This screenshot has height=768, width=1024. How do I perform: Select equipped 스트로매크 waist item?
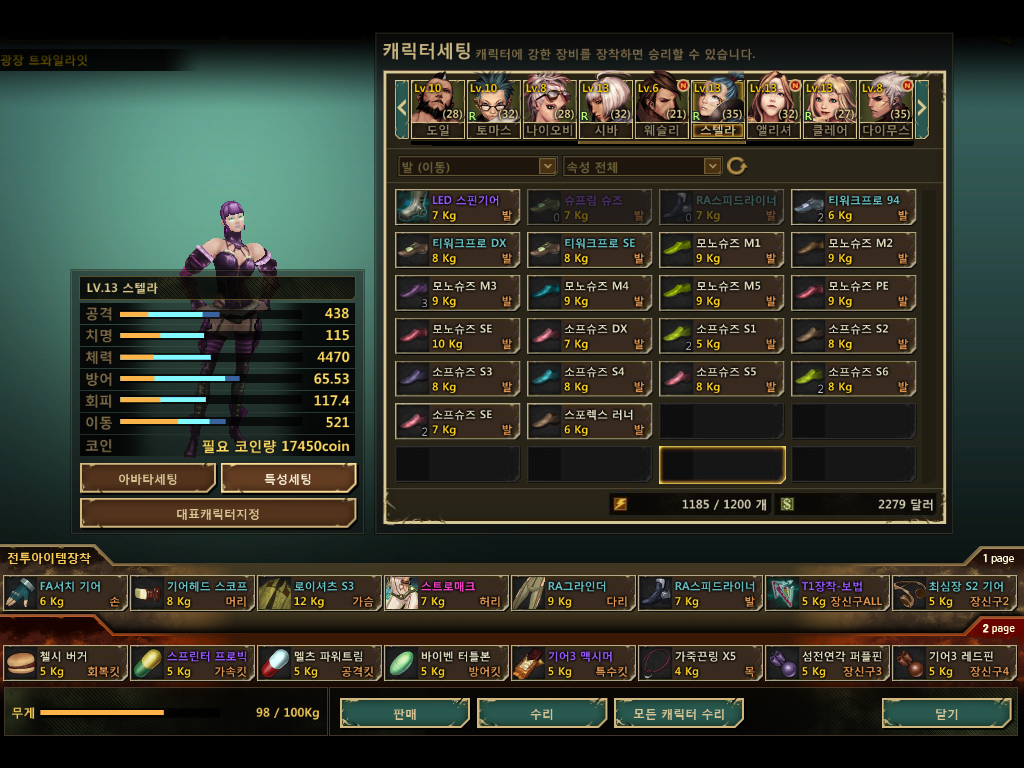(x=446, y=593)
